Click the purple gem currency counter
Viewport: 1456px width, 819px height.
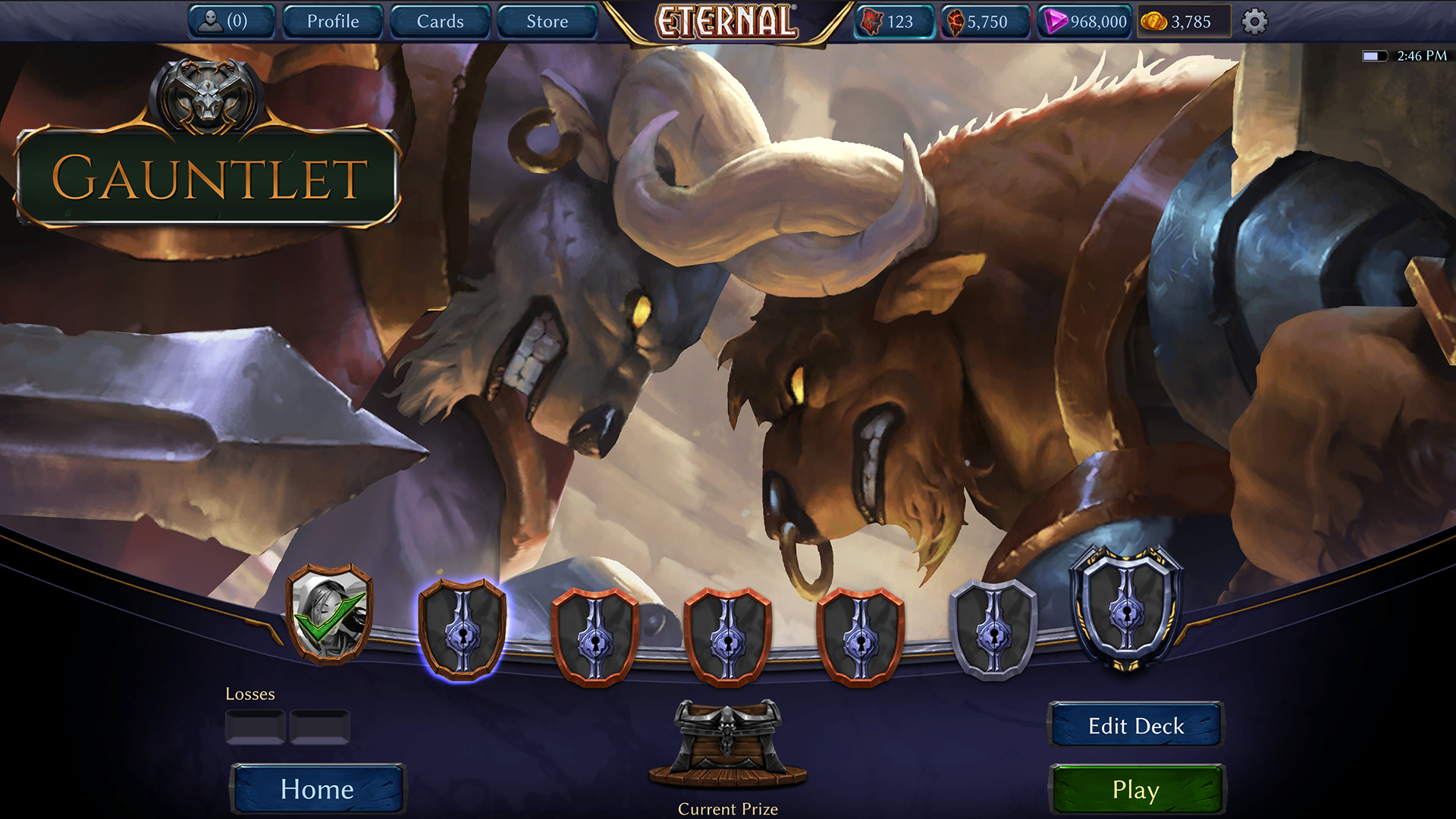[x=1084, y=21]
